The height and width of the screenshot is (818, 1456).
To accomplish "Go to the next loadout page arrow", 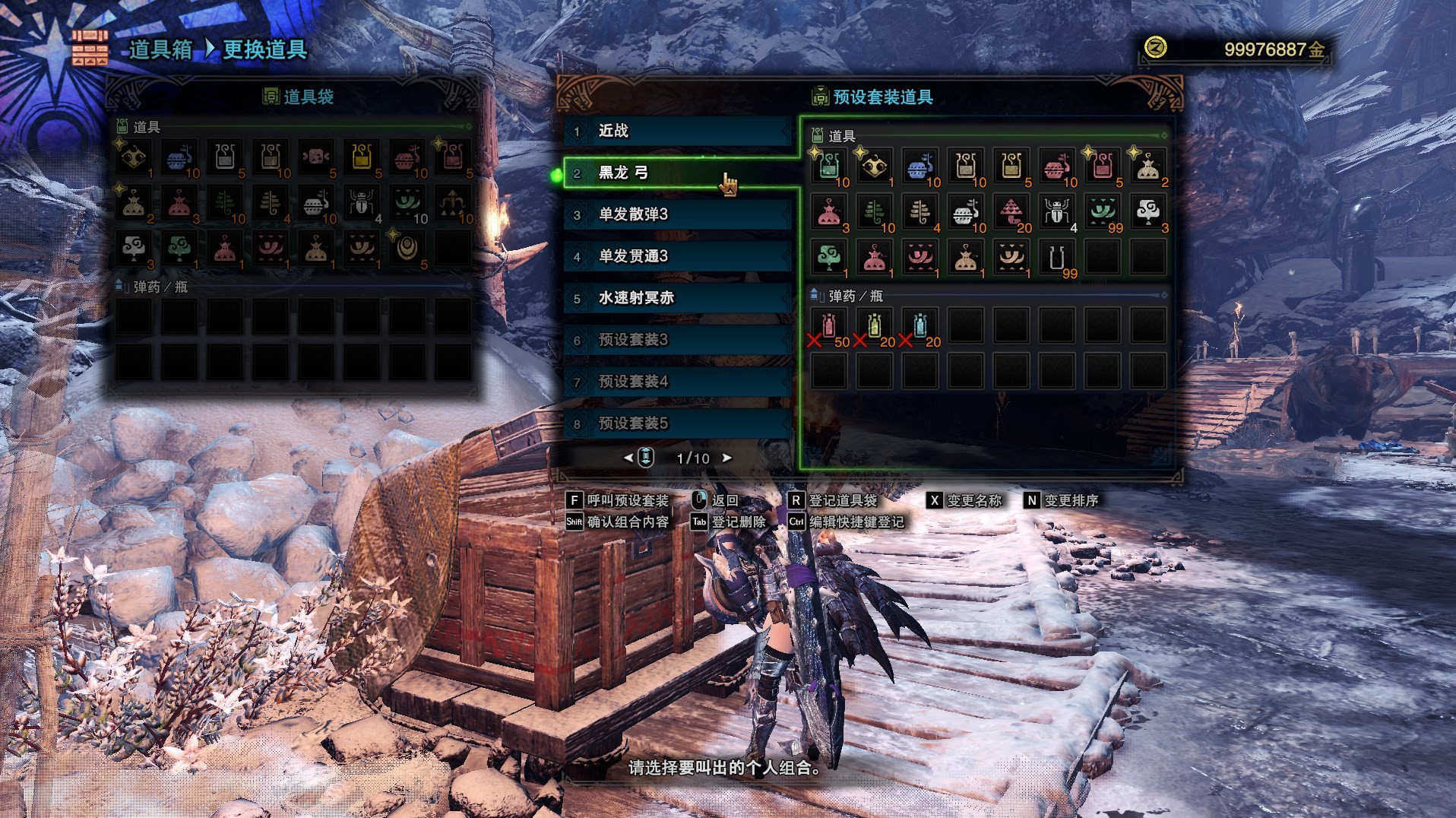I will [727, 458].
